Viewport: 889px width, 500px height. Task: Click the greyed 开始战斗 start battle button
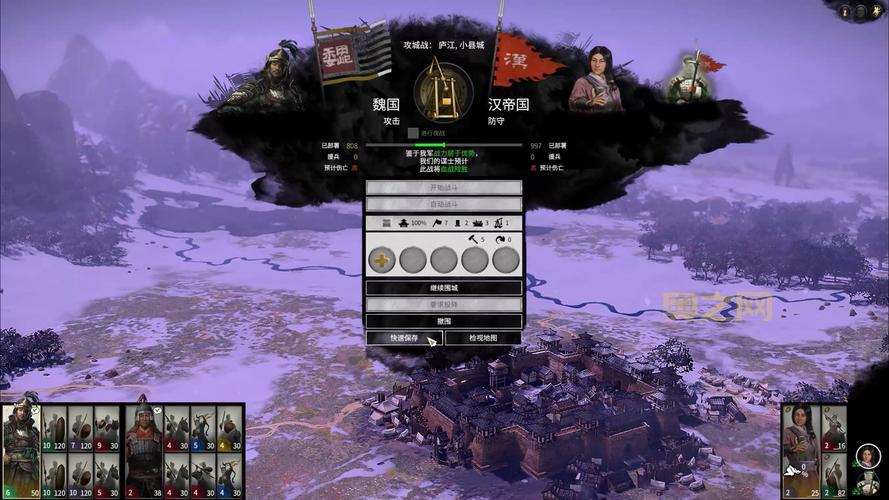click(x=443, y=188)
